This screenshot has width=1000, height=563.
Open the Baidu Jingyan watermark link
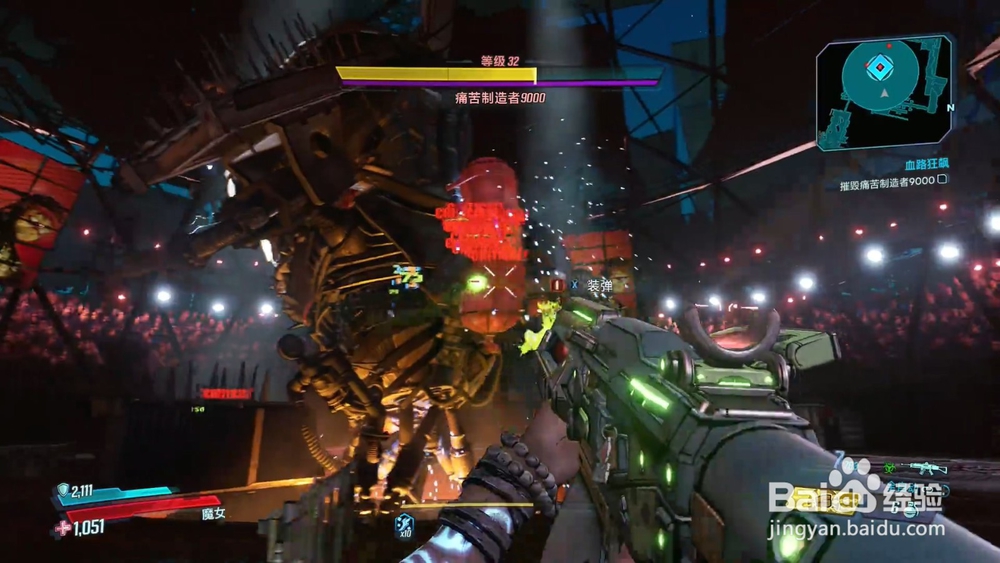pos(855,510)
